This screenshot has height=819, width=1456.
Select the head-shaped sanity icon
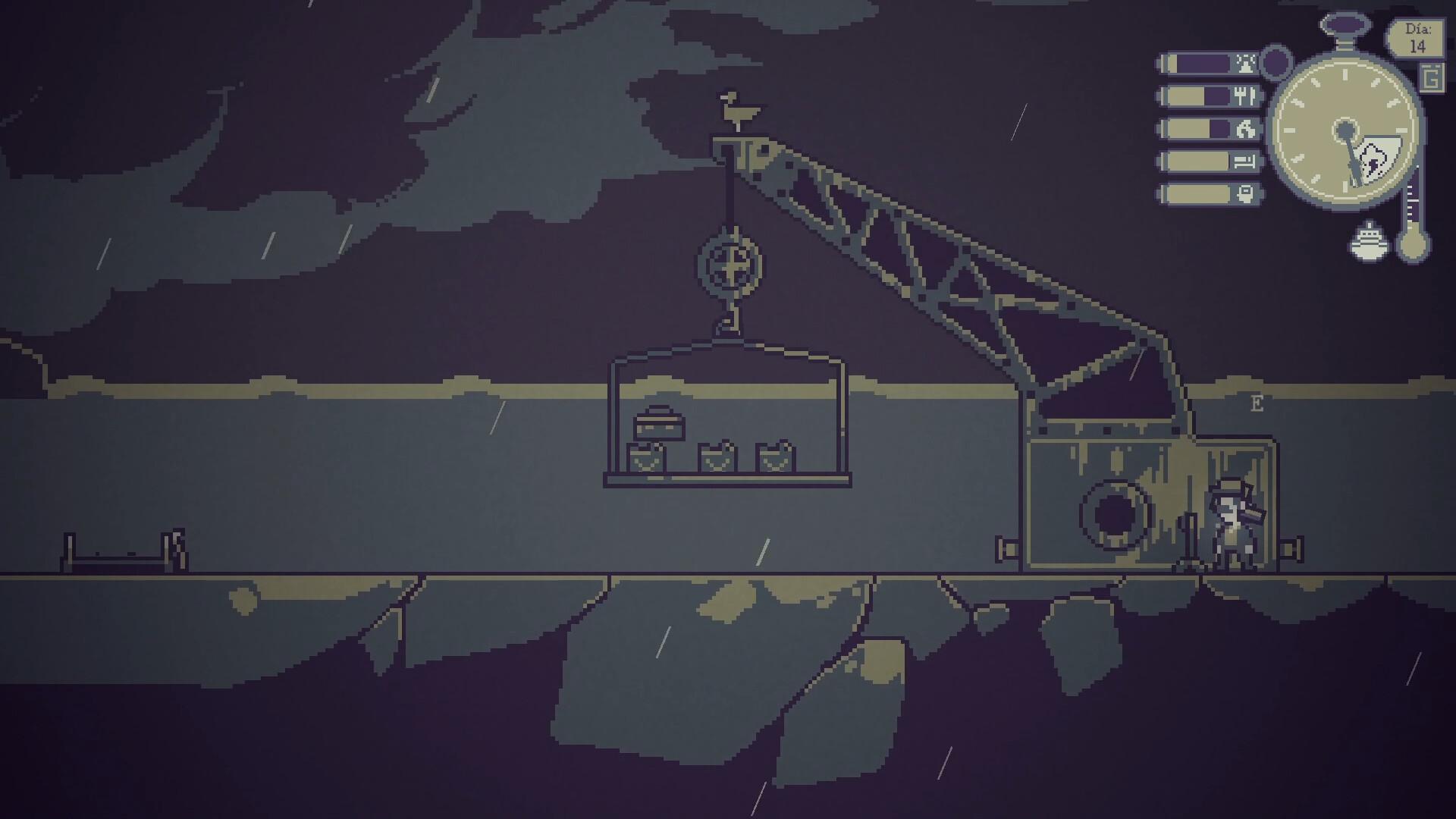click(x=1244, y=194)
